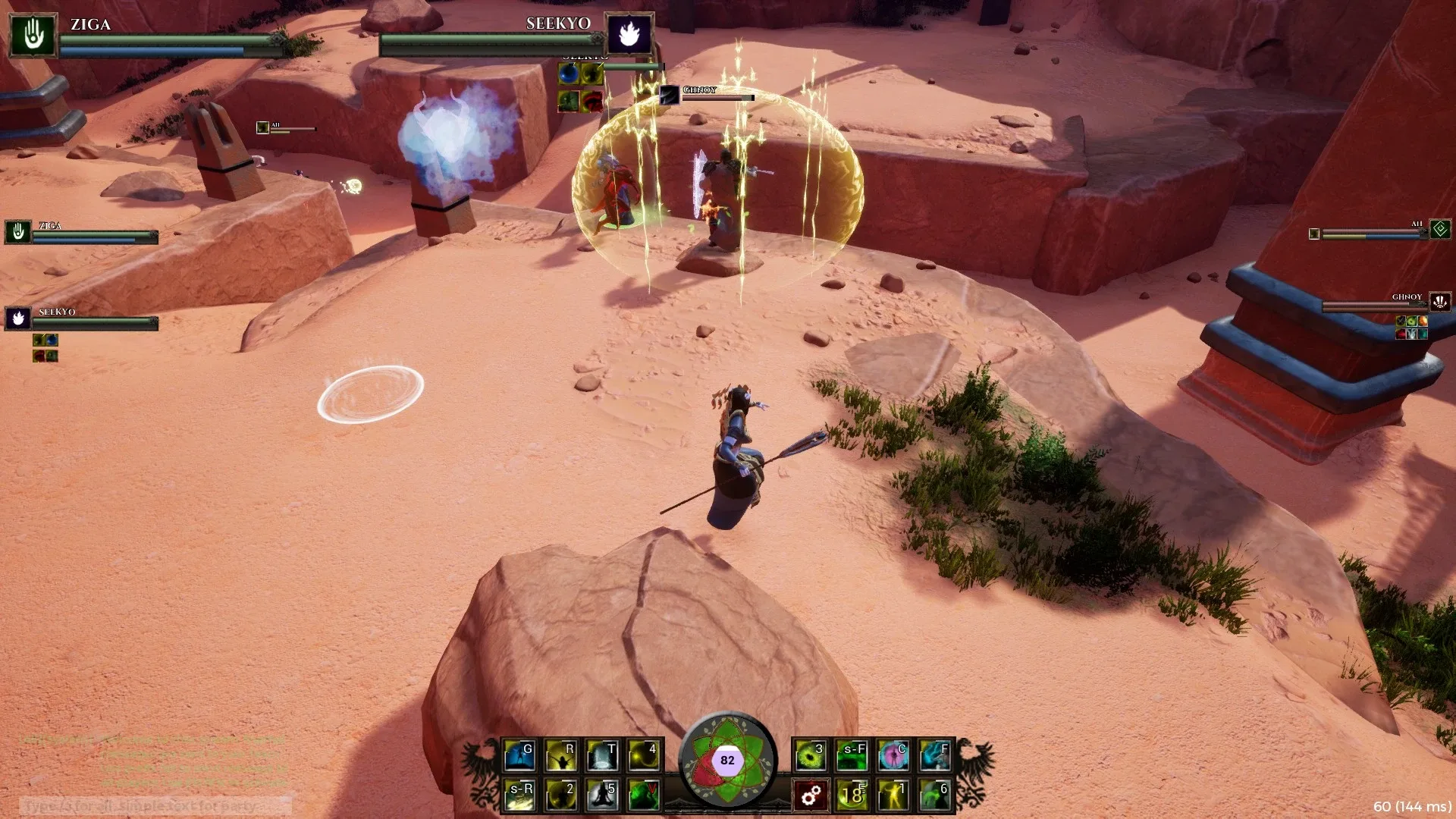
Task: Cast the green eye ability in slot 3
Action: (811, 756)
